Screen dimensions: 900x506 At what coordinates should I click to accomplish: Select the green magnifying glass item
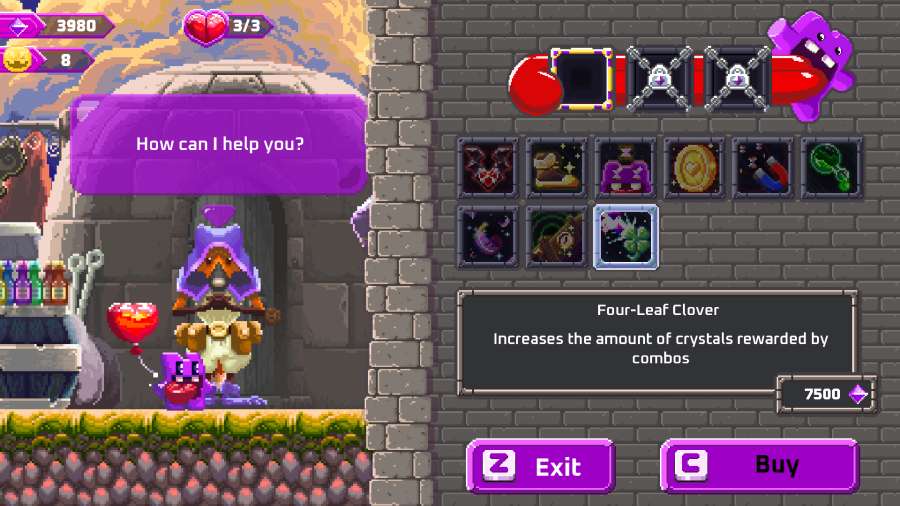click(x=831, y=167)
